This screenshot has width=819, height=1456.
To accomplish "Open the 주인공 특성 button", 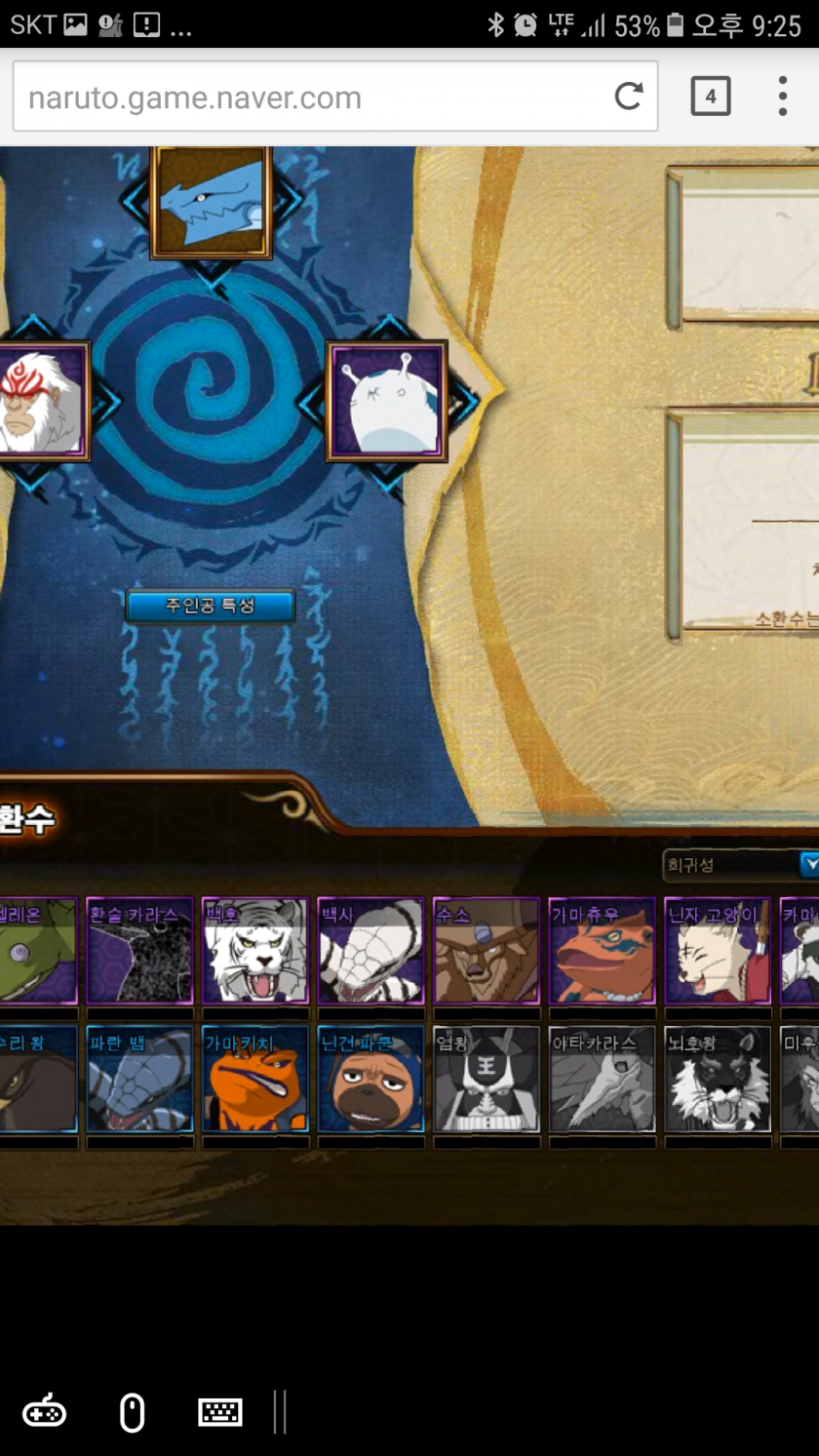I will (210, 606).
